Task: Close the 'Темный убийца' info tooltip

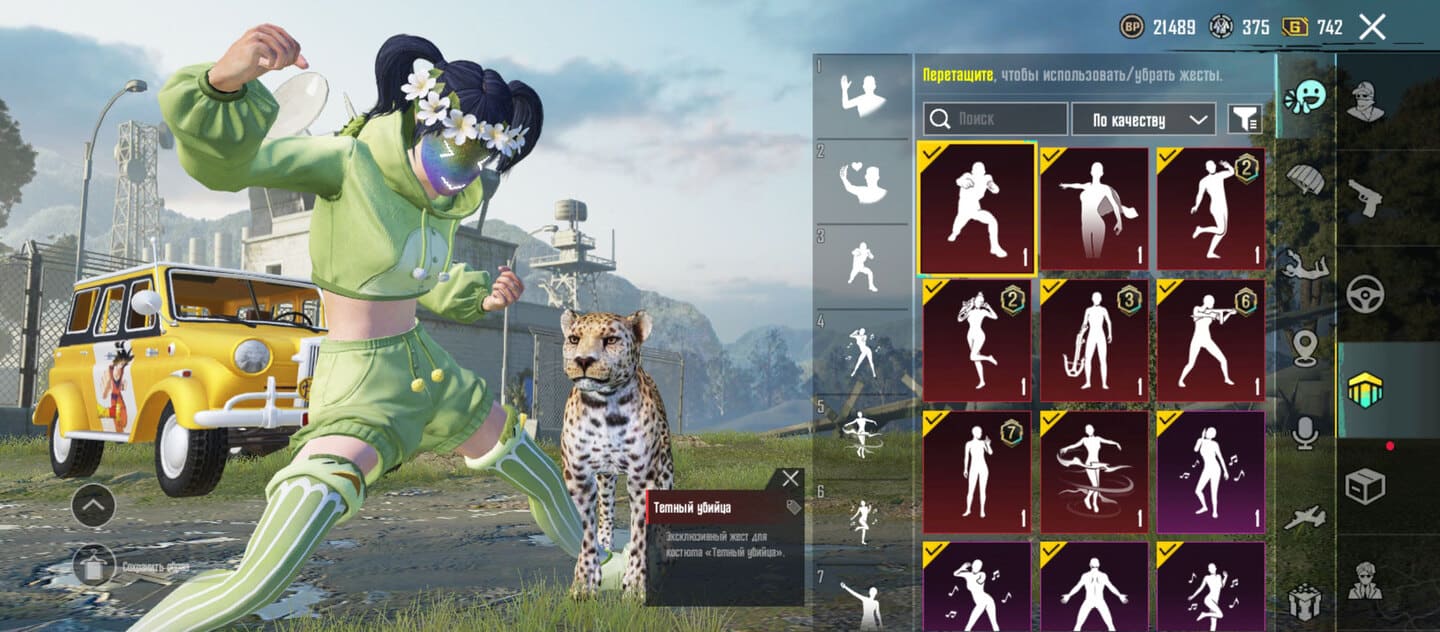Action: 790,478
